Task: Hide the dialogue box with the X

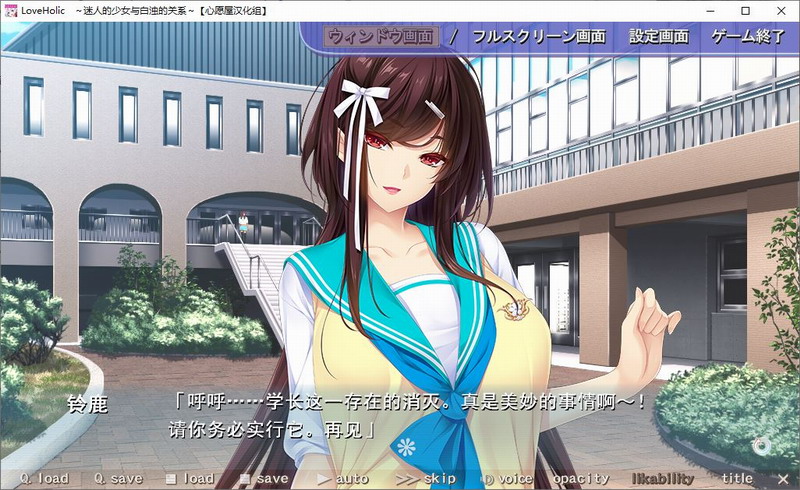Action: [x=782, y=479]
